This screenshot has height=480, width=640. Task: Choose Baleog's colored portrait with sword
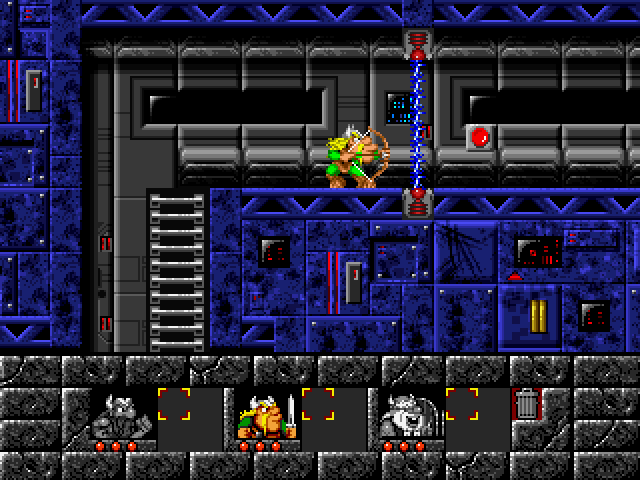point(263,413)
